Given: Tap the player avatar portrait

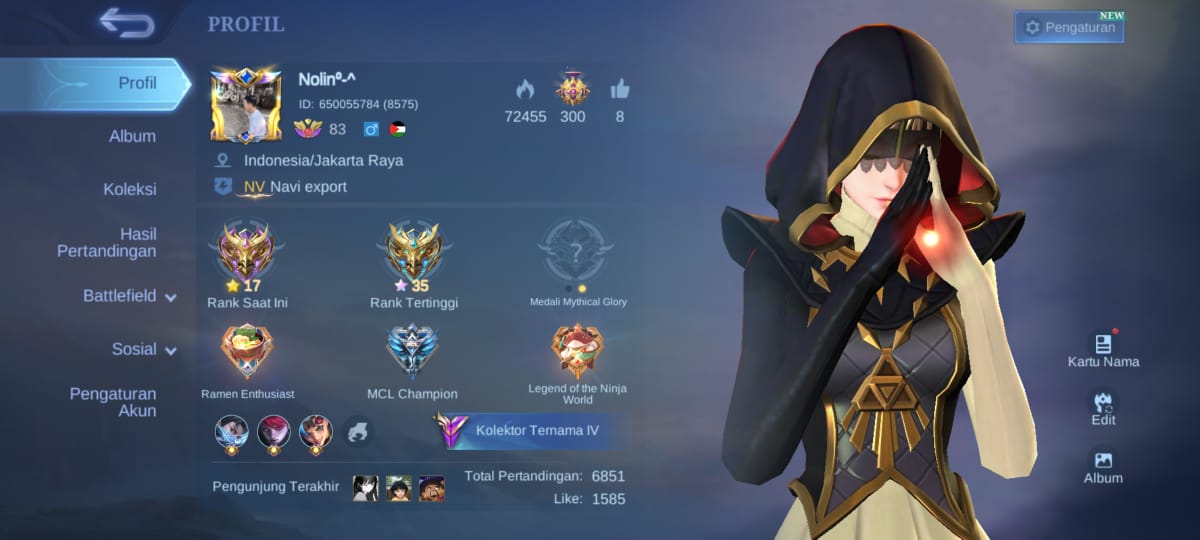Looking at the screenshot, I should pos(246,106).
